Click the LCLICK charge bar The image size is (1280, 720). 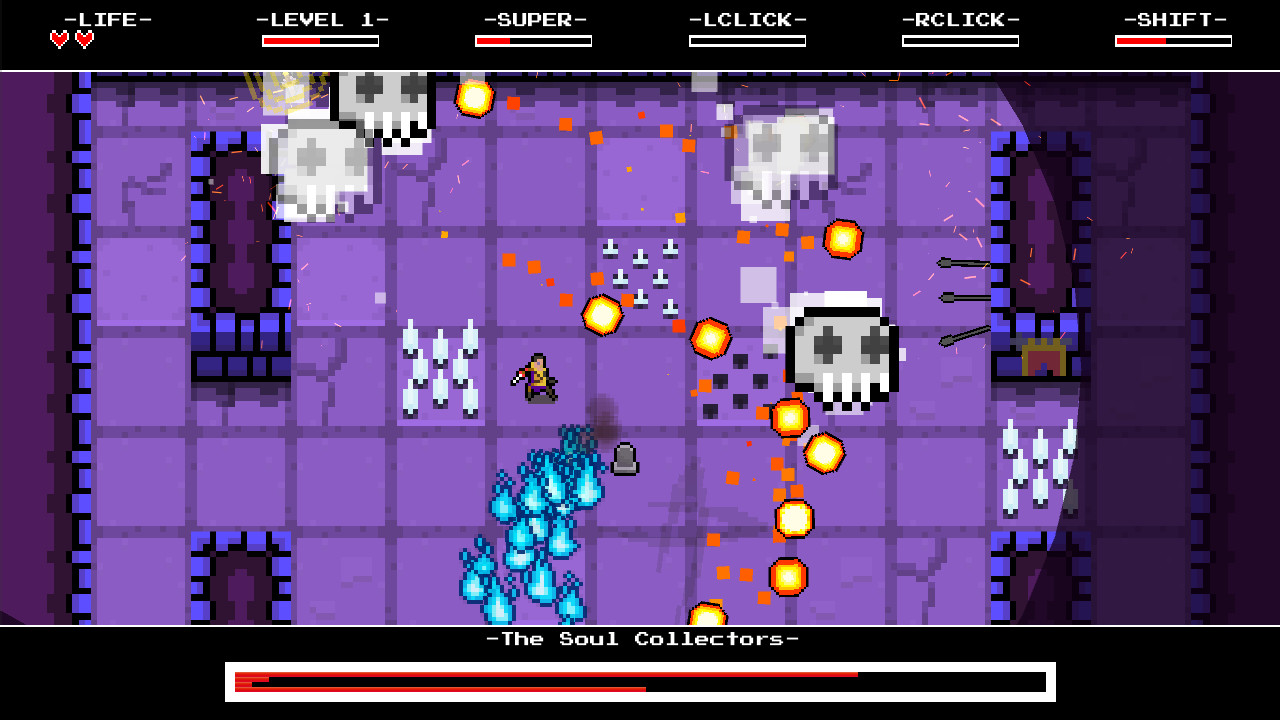click(748, 40)
